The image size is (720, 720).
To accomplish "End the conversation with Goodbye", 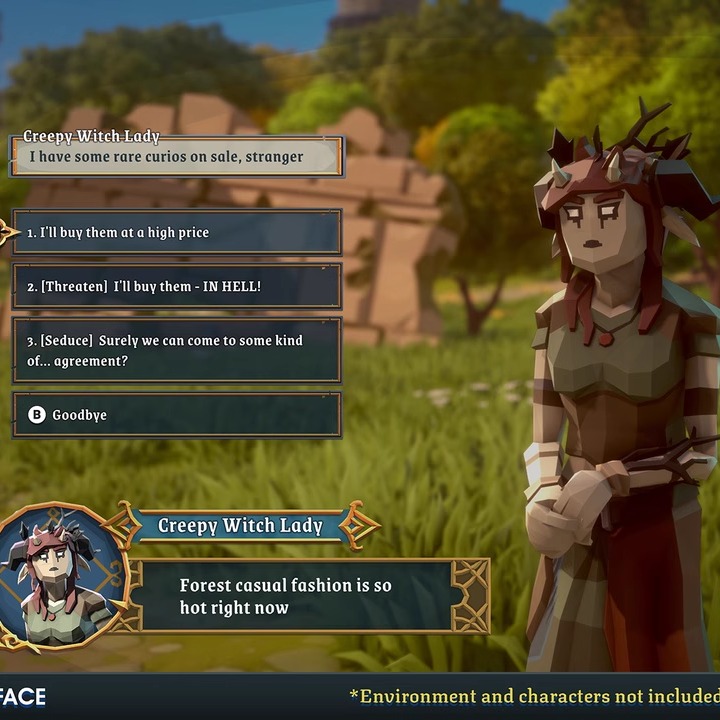I will coord(177,415).
